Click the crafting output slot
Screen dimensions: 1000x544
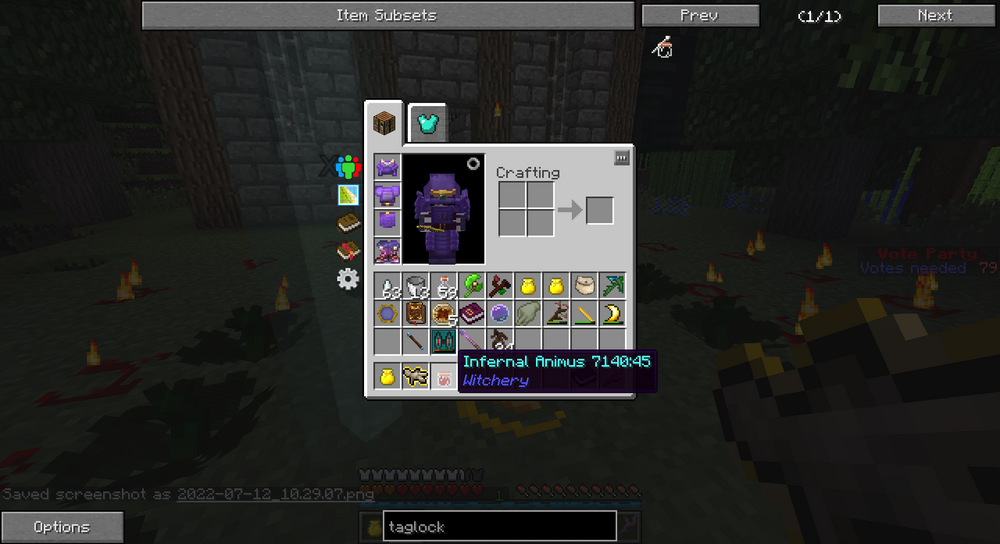point(600,211)
